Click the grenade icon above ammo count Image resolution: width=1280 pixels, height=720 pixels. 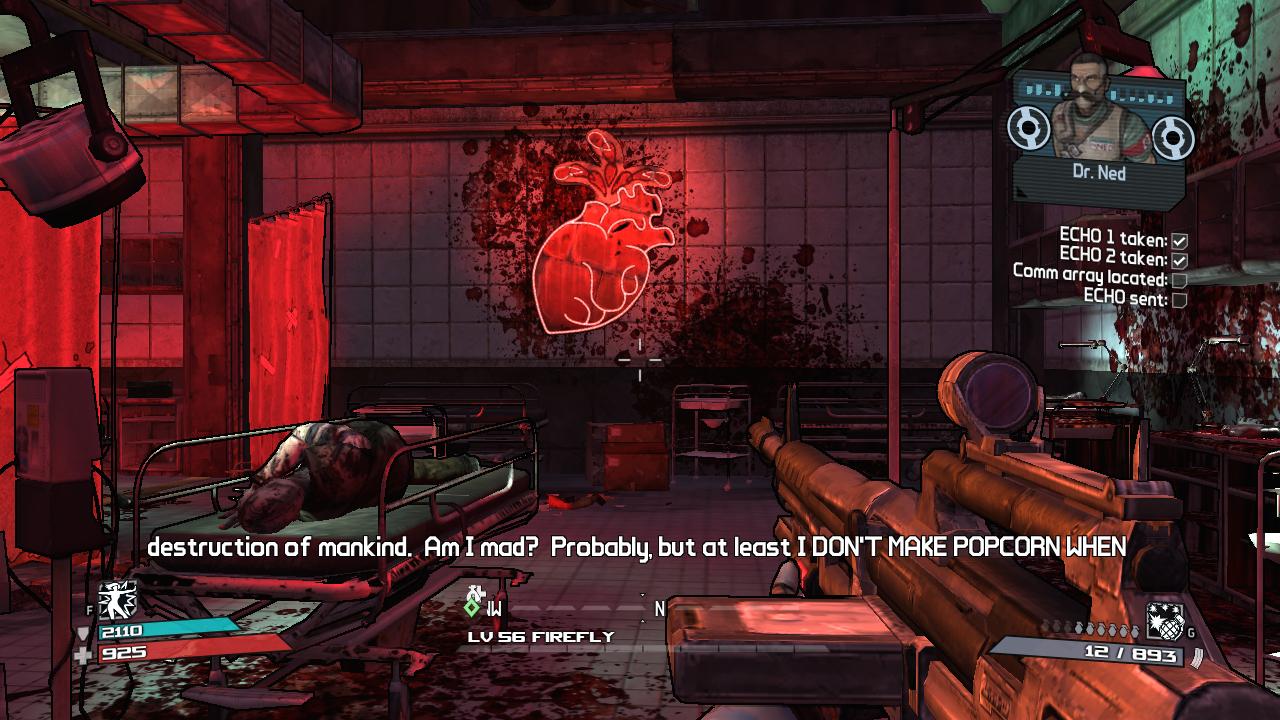(1163, 621)
